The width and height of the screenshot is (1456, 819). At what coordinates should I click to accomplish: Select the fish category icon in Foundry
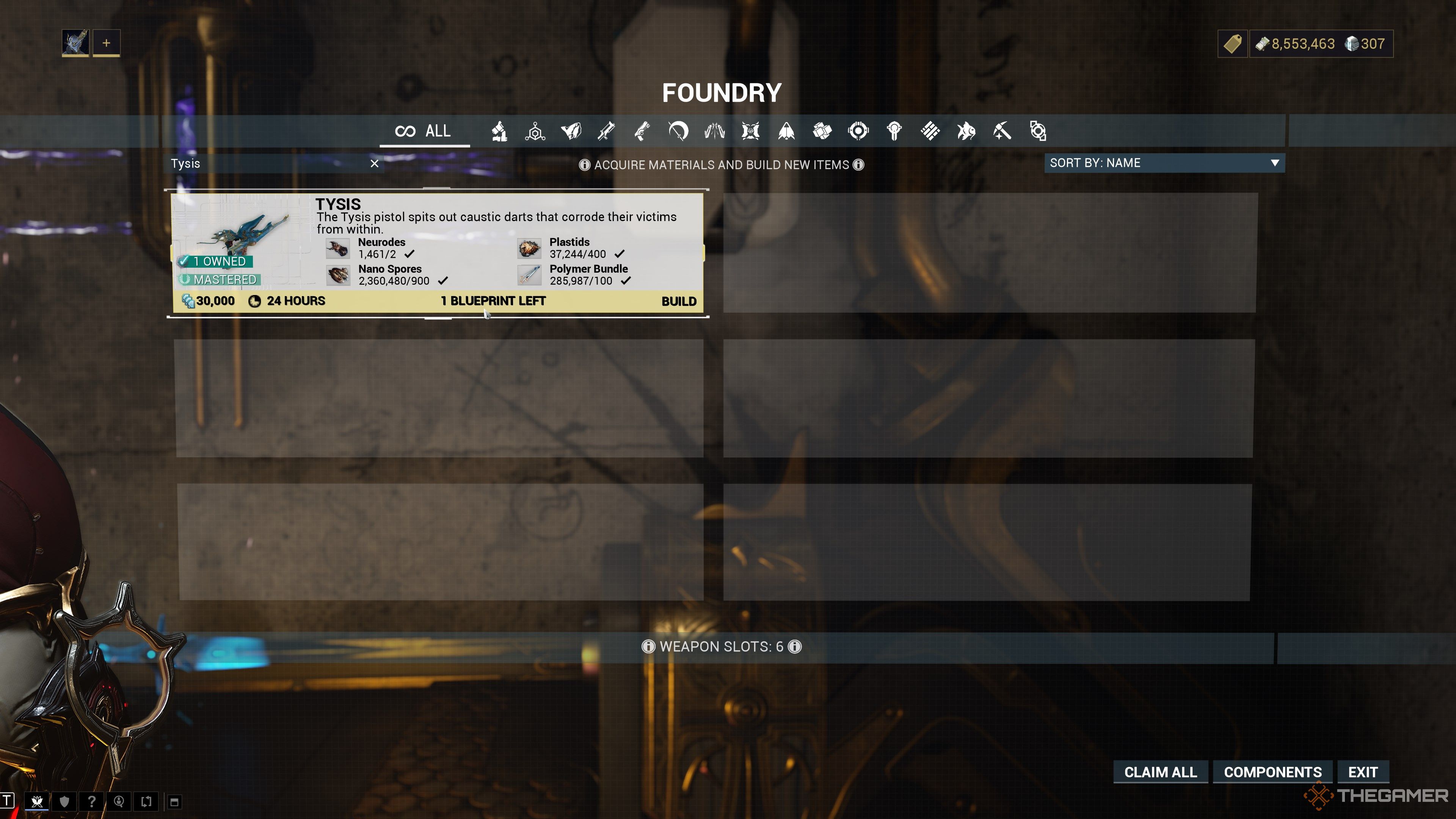(x=967, y=131)
